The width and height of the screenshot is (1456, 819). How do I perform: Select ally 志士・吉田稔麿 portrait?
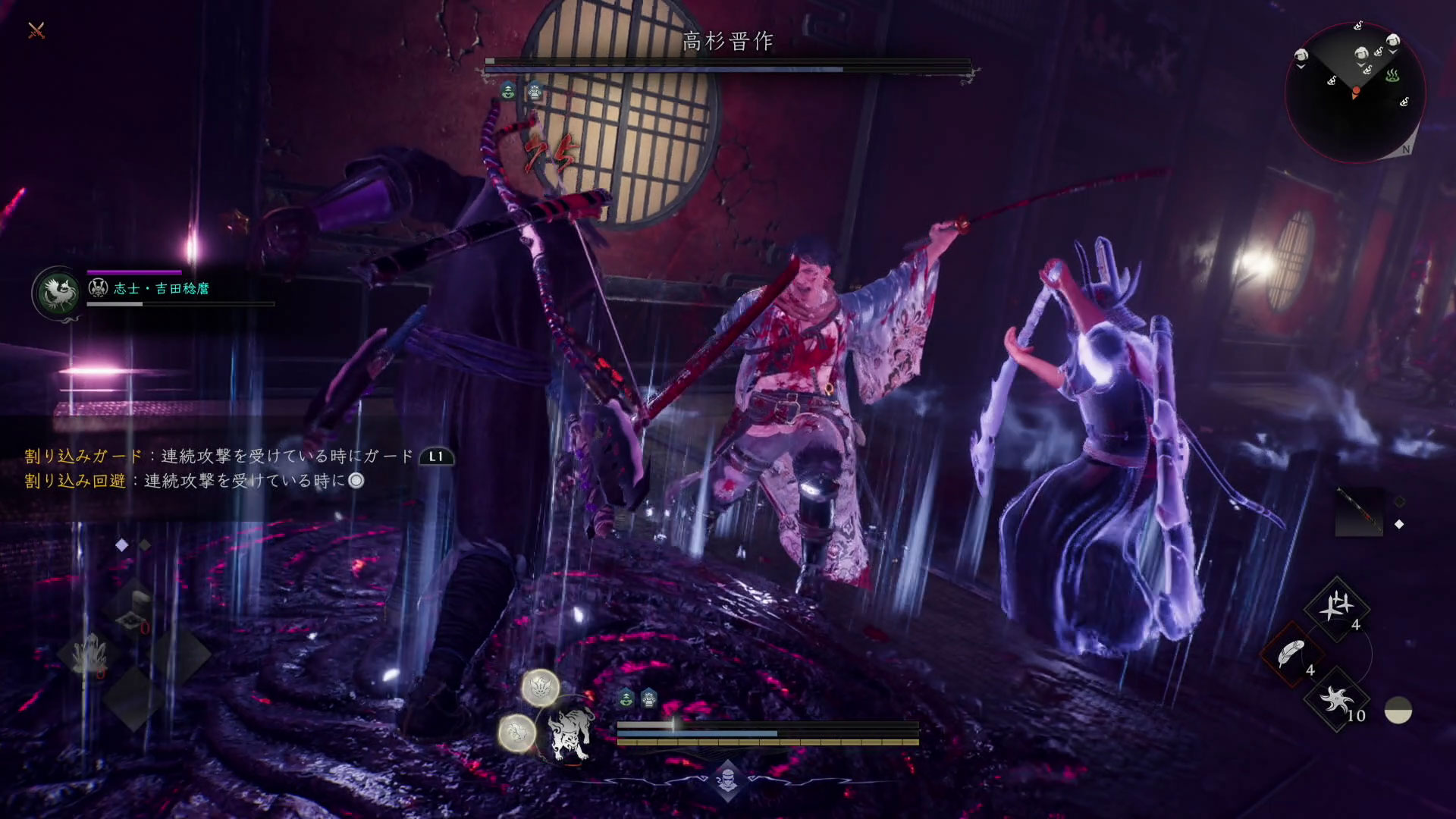[x=58, y=292]
